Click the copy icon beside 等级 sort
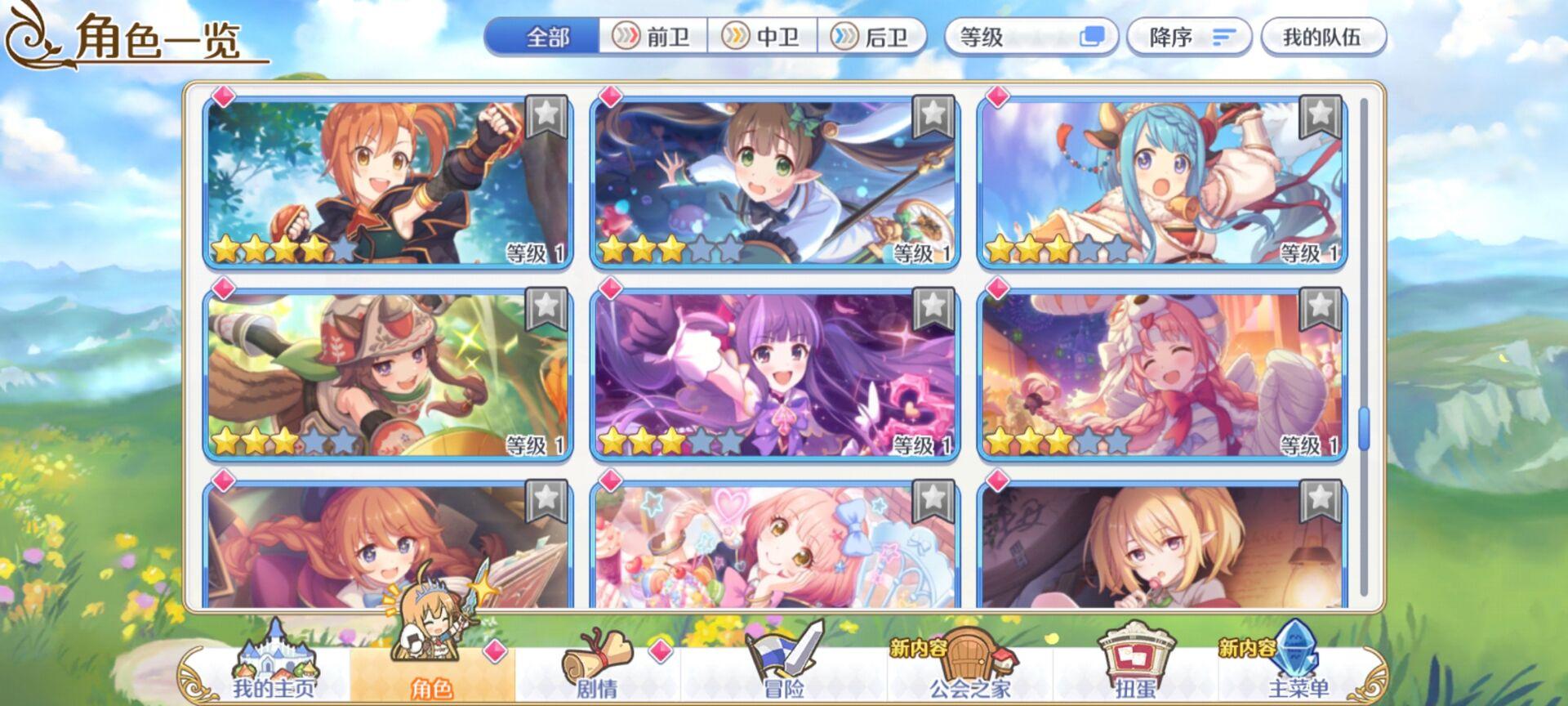The height and width of the screenshot is (706, 1568). click(1094, 36)
